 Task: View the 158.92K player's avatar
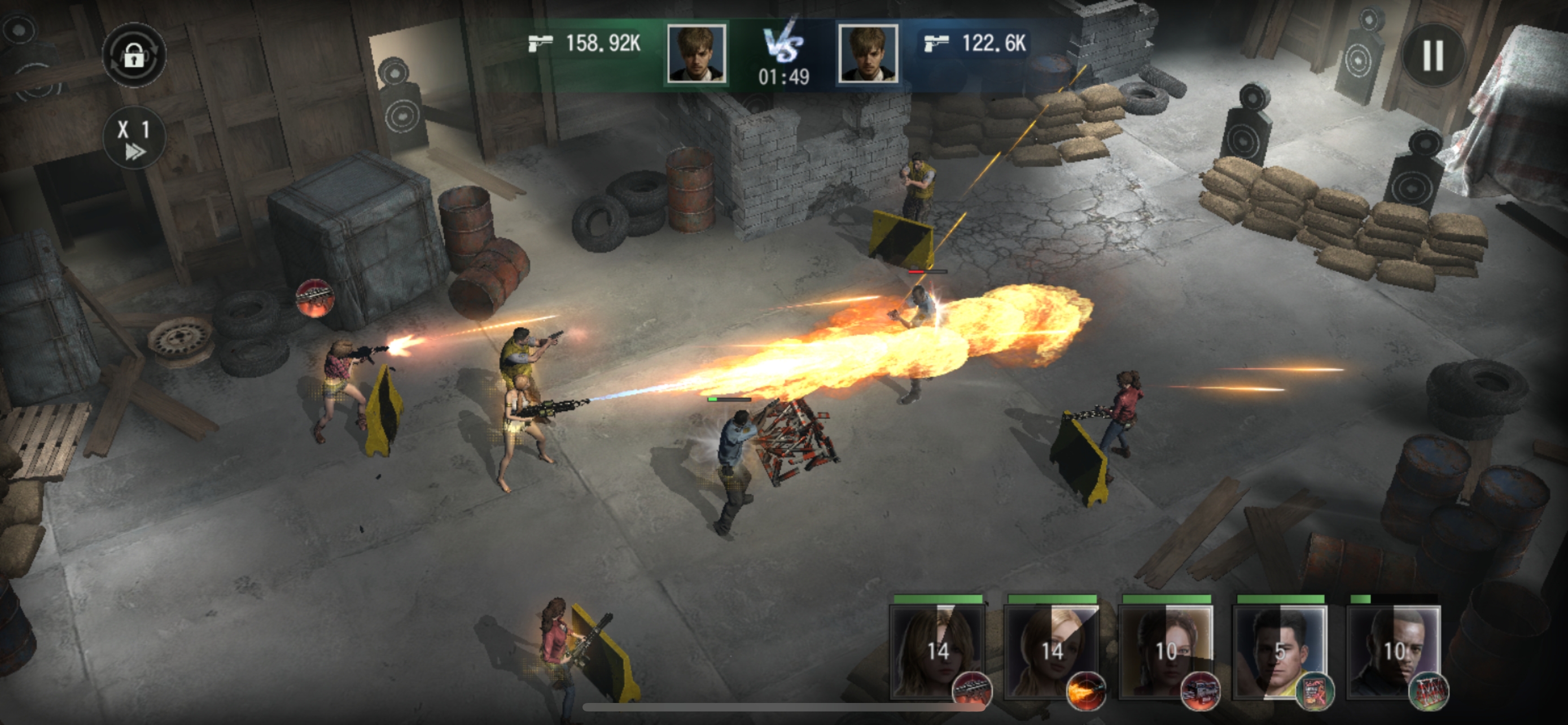click(697, 54)
